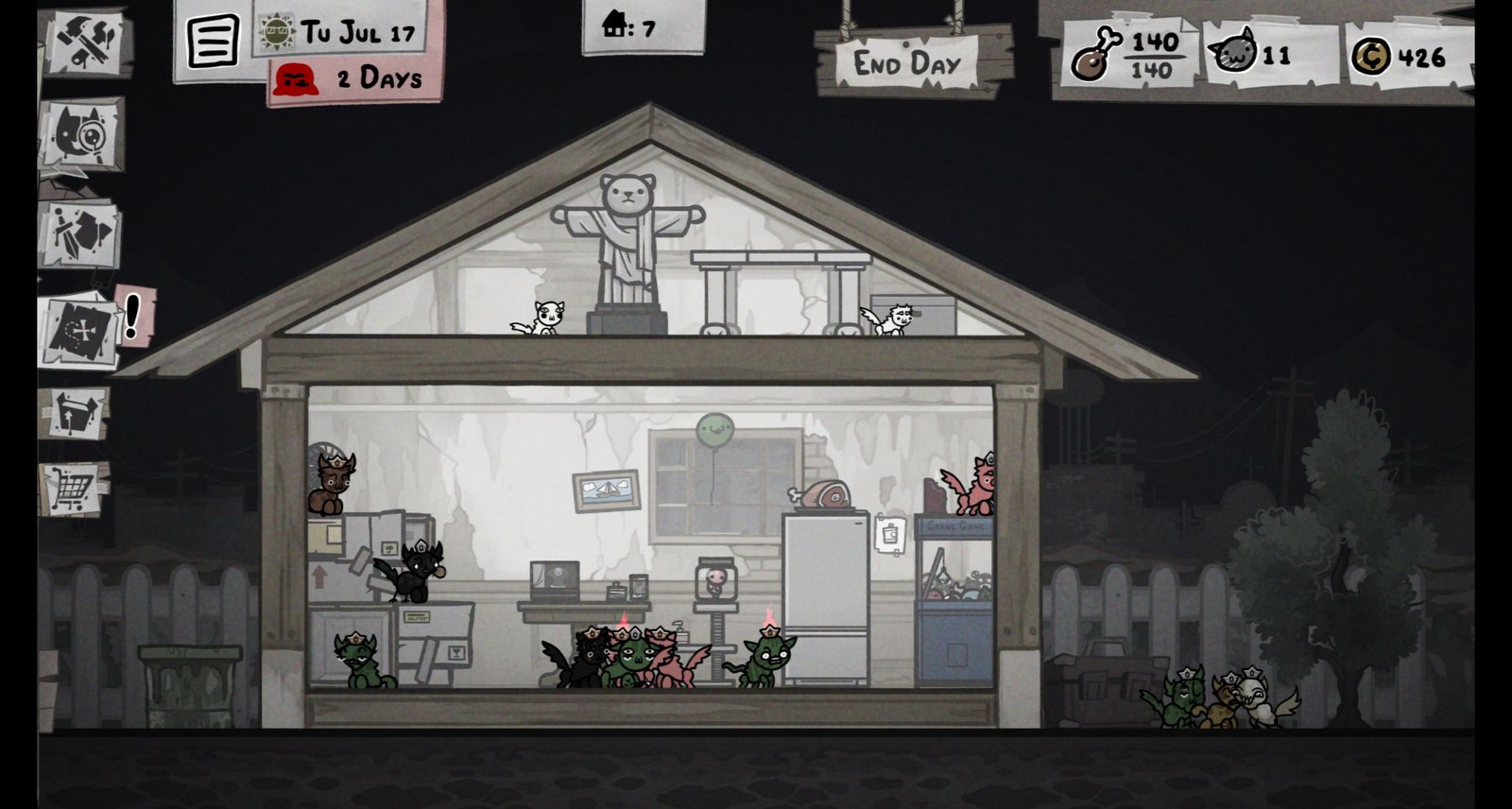Select the sword and armor equipment icon

(x=79, y=233)
